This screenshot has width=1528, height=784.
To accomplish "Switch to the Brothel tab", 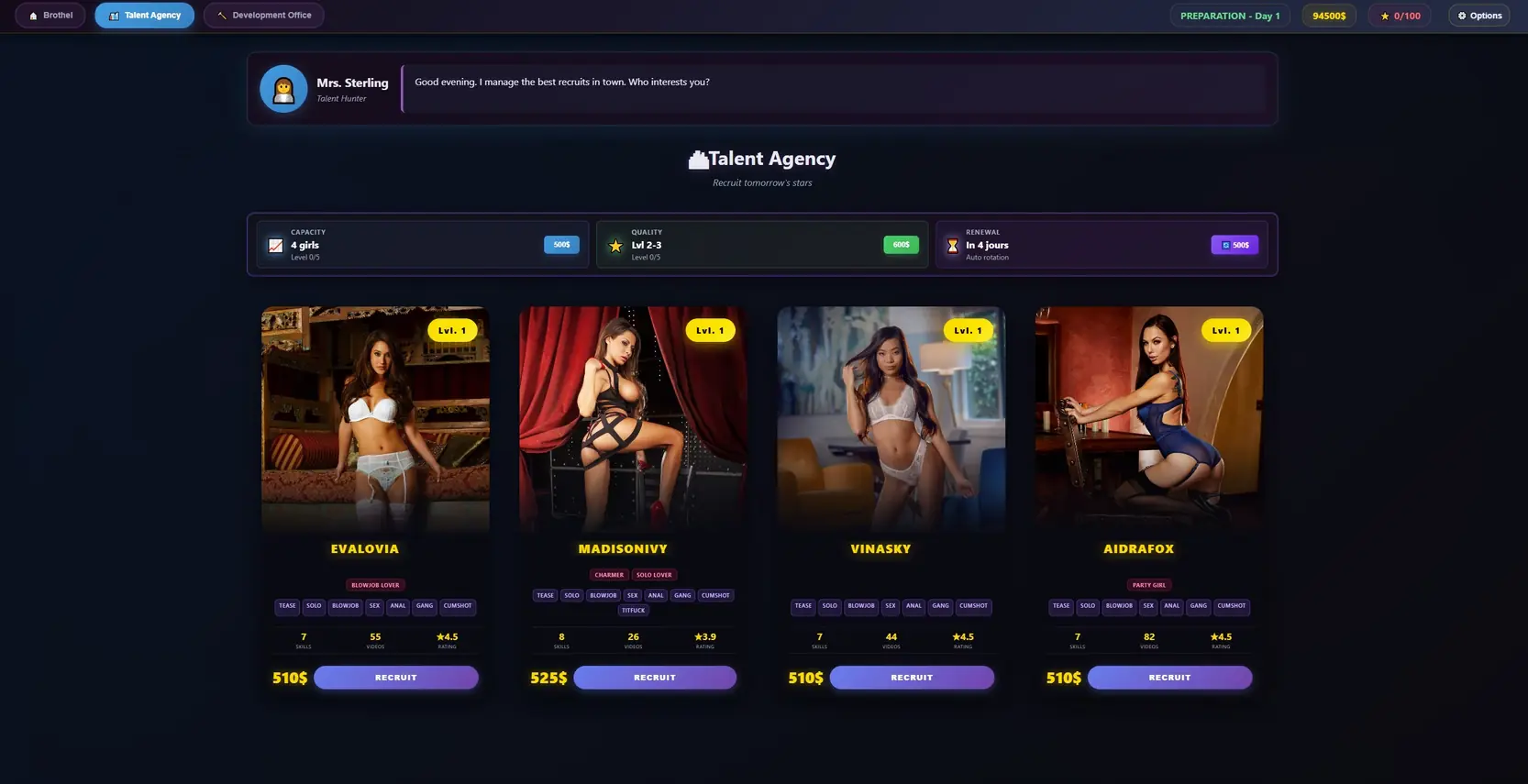I will 50,16.
